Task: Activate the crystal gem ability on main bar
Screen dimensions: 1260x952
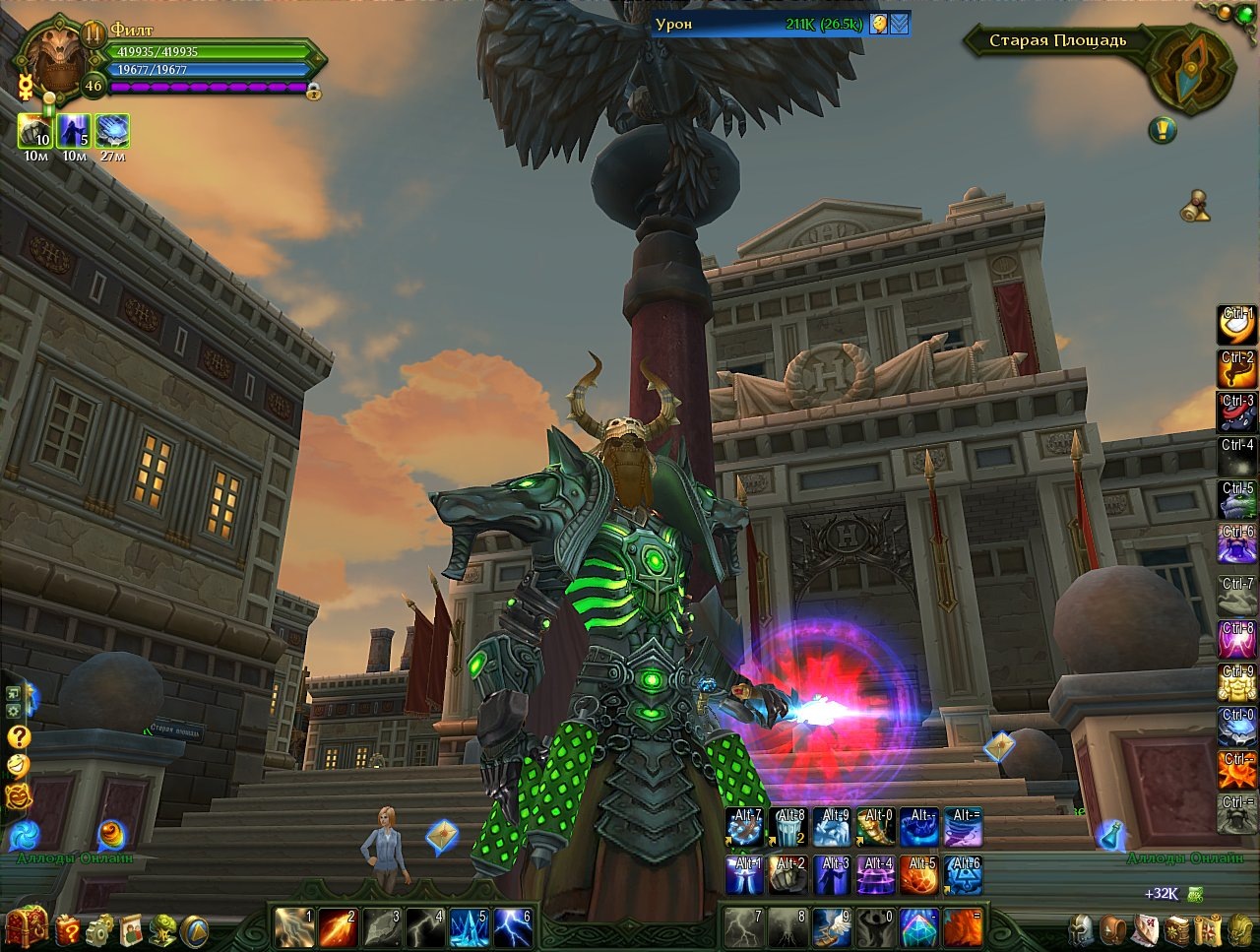Action: 918,927
